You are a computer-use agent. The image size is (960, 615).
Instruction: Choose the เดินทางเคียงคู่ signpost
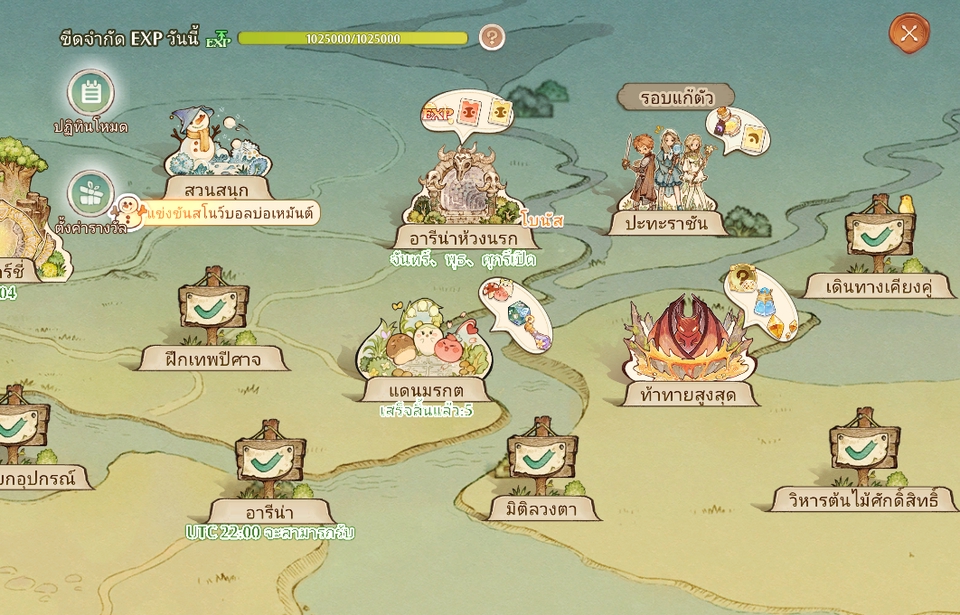pos(879,240)
